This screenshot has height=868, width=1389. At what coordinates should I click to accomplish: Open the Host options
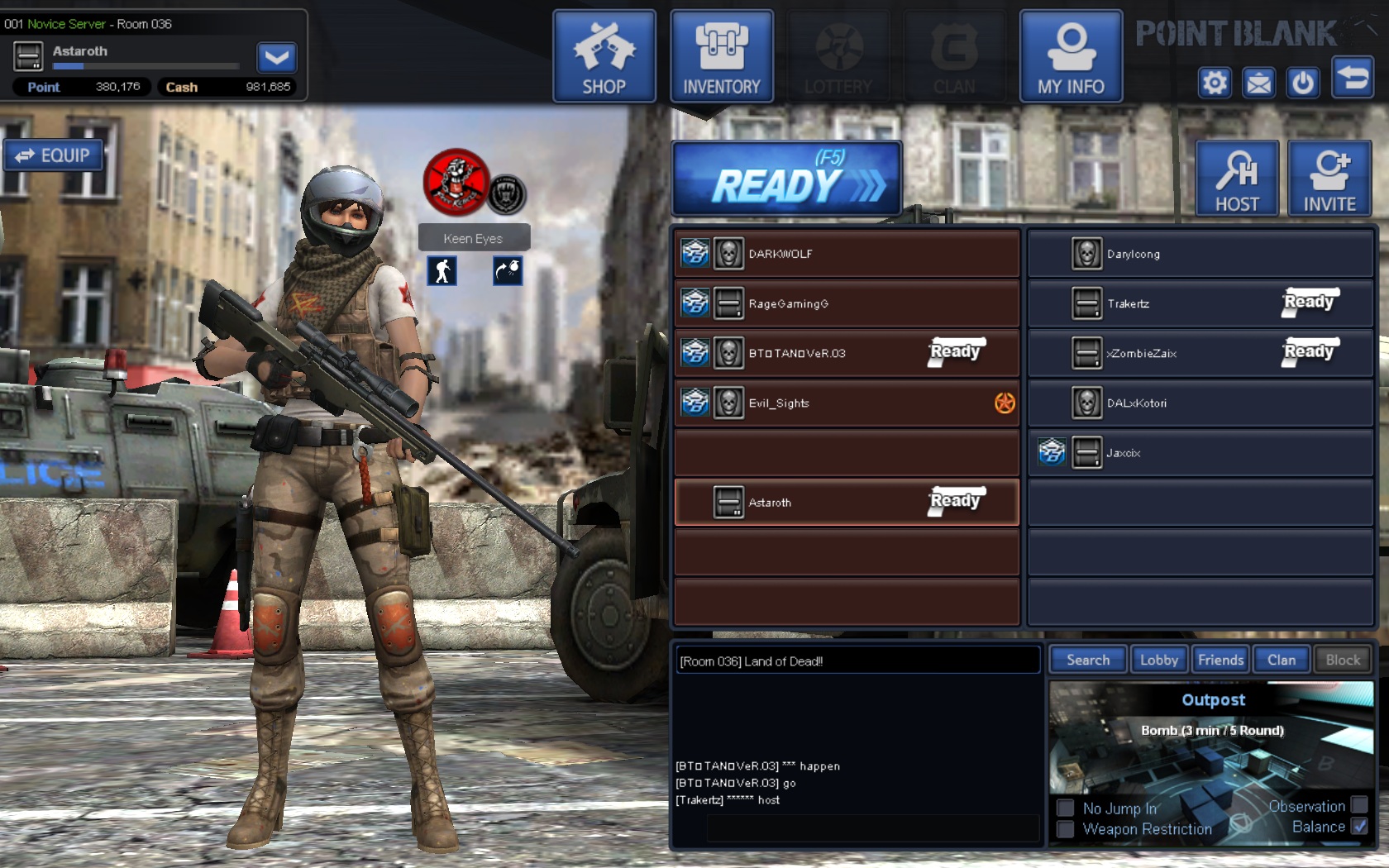(1237, 179)
